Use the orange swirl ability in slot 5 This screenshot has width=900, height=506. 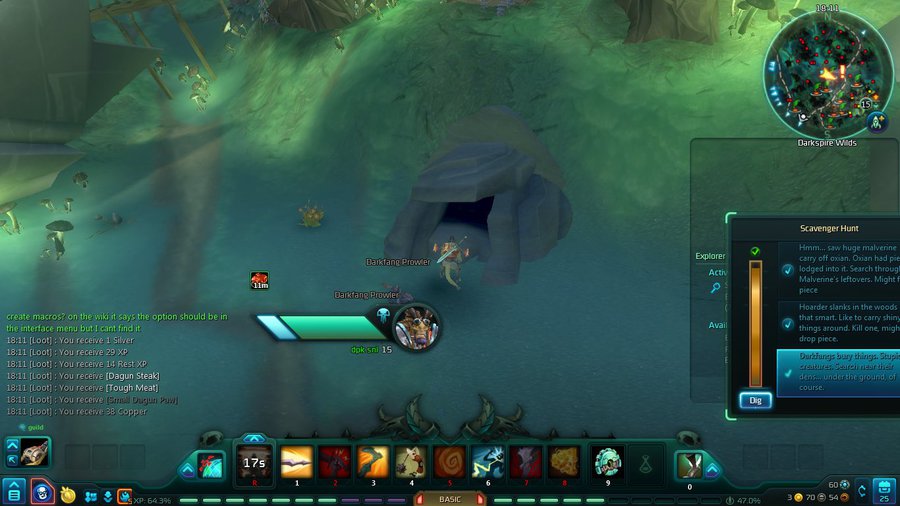click(x=449, y=462)
